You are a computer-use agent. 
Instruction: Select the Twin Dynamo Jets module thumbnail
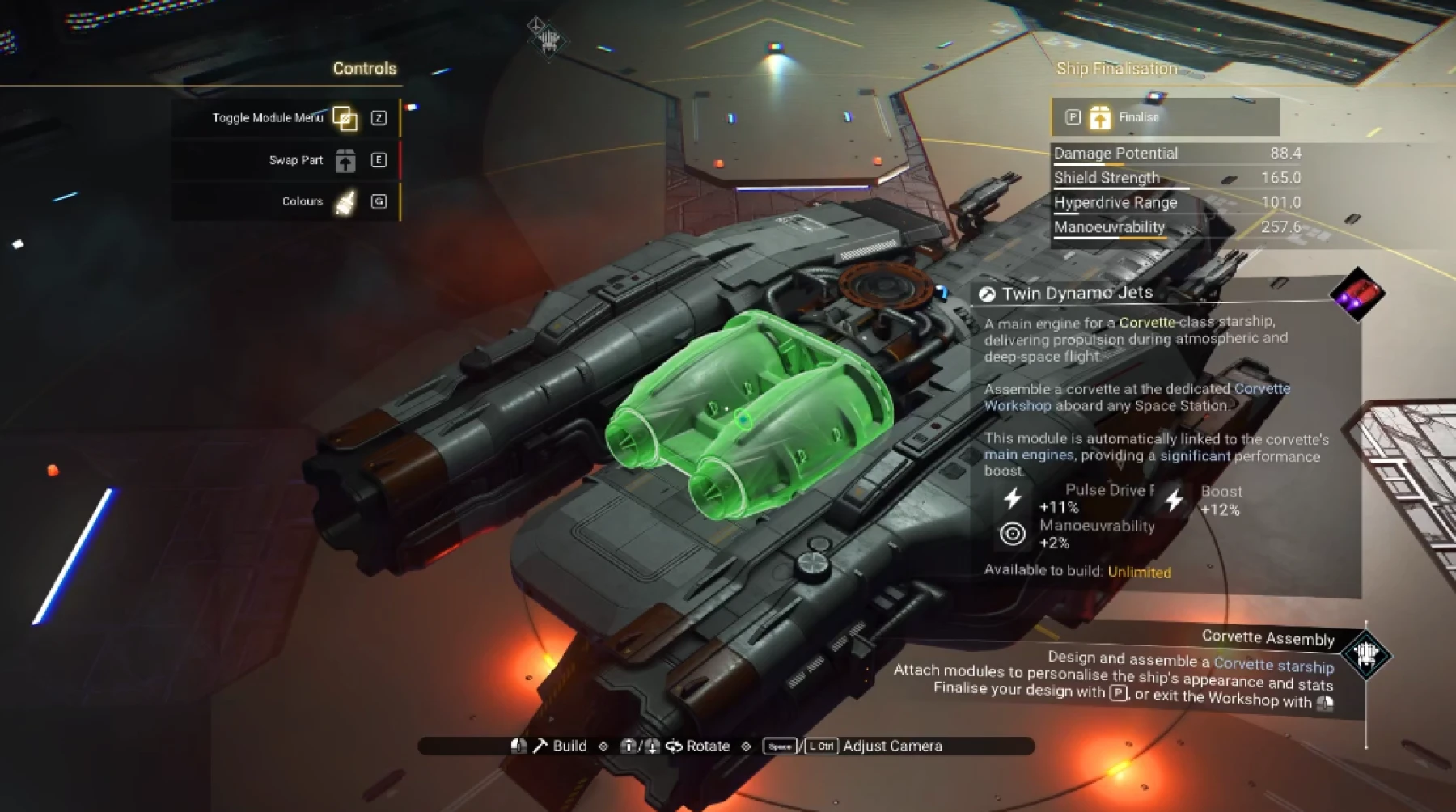1358,294
